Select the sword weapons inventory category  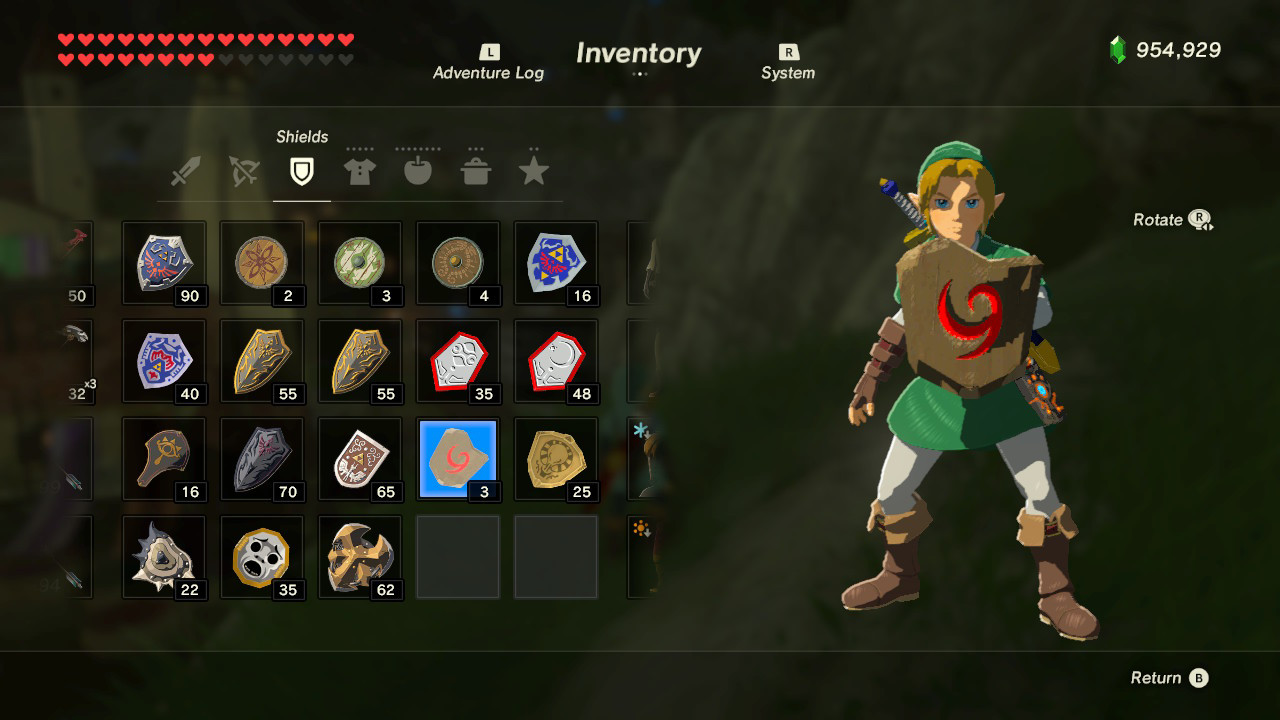pyautogui.click(x=186, y=170)
